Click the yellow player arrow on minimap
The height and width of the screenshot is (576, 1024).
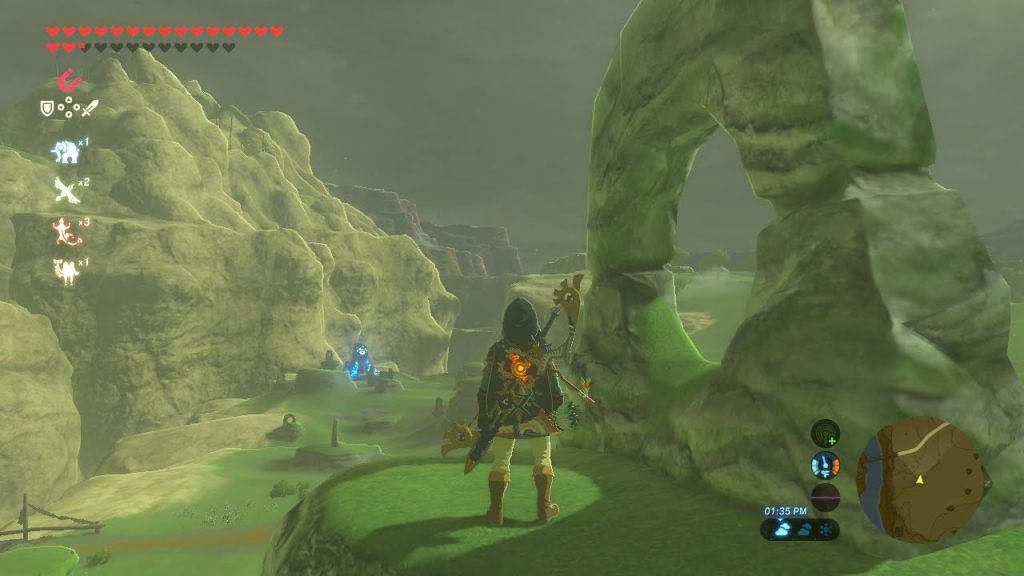point(918,480)
